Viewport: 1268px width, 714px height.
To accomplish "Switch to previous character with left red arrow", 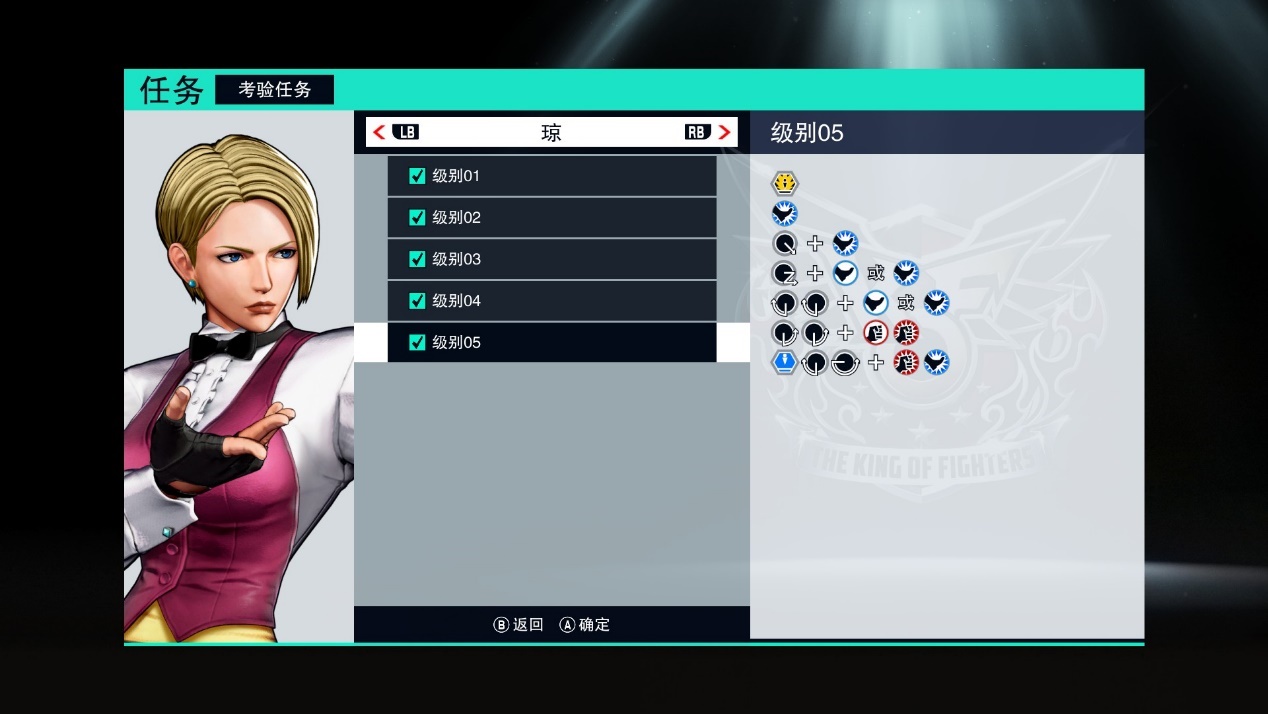I will (x=379, y=132).
